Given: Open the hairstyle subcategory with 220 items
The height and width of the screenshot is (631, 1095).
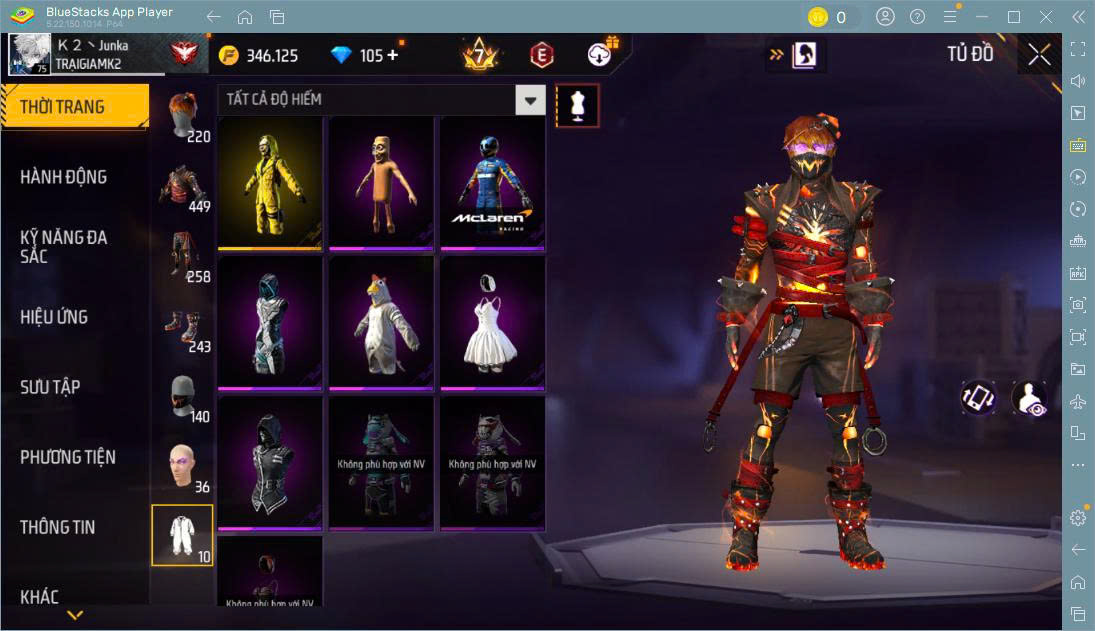Looking at the screenshot, I should click(x=182, y=117).
